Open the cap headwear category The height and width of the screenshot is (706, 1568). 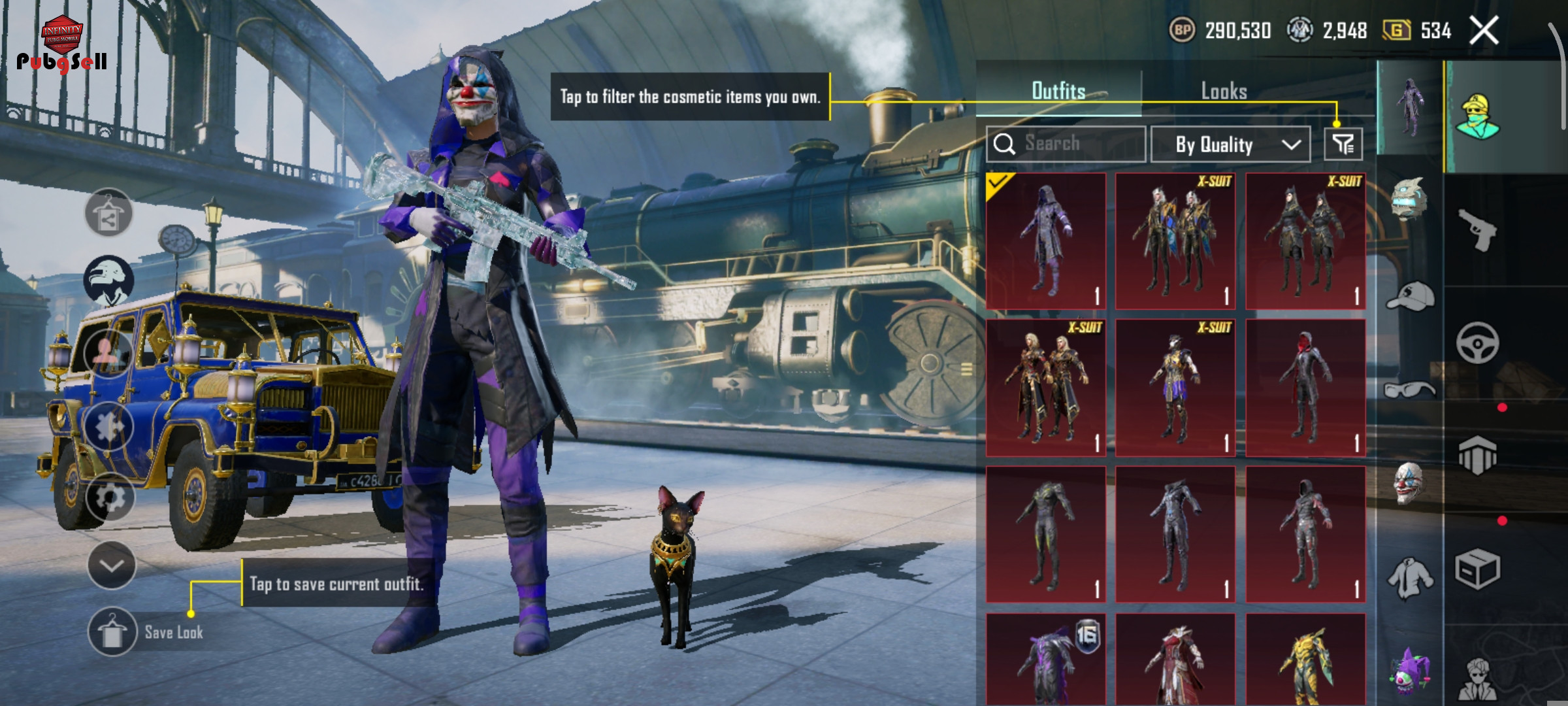click(x=1409, y=297)
